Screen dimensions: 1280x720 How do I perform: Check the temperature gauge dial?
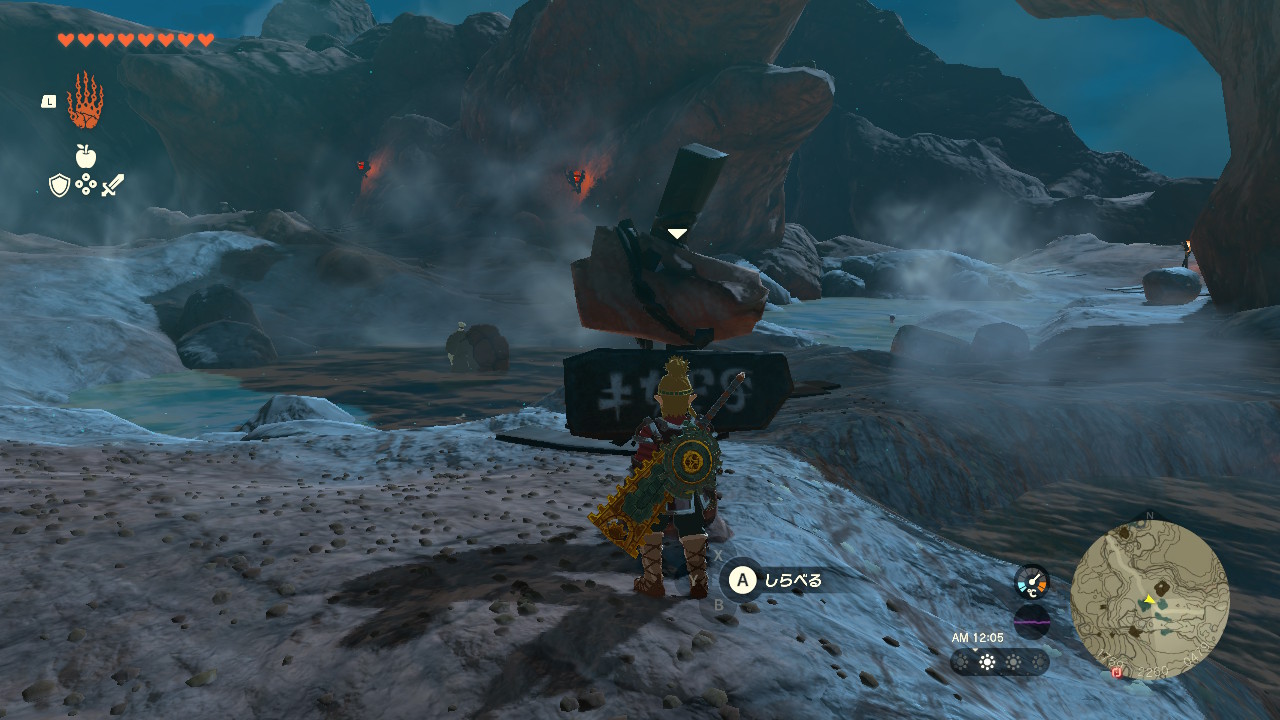[1031, 581]
